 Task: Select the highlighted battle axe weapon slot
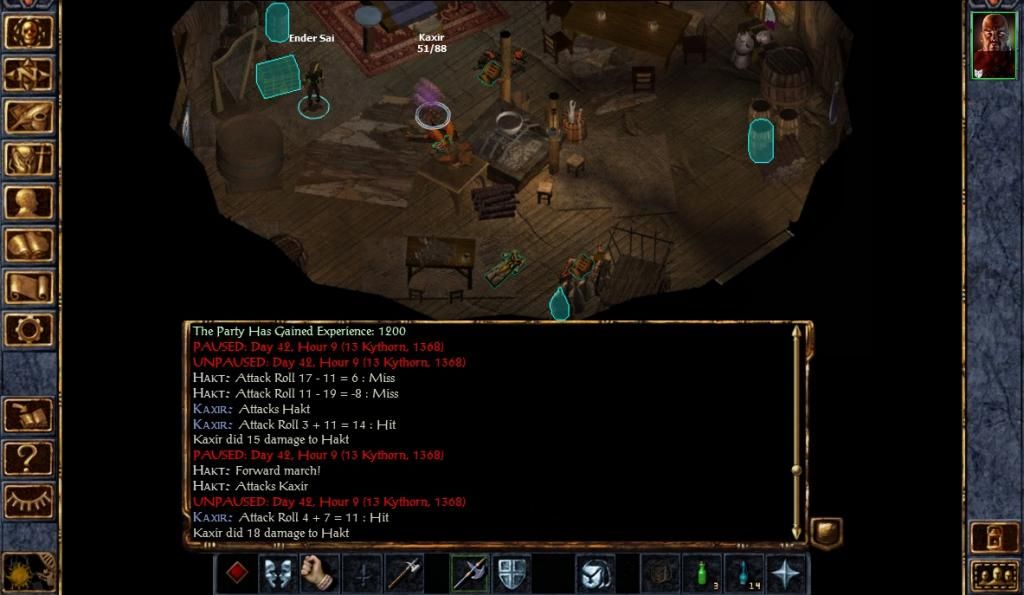[x=469, y=573]
